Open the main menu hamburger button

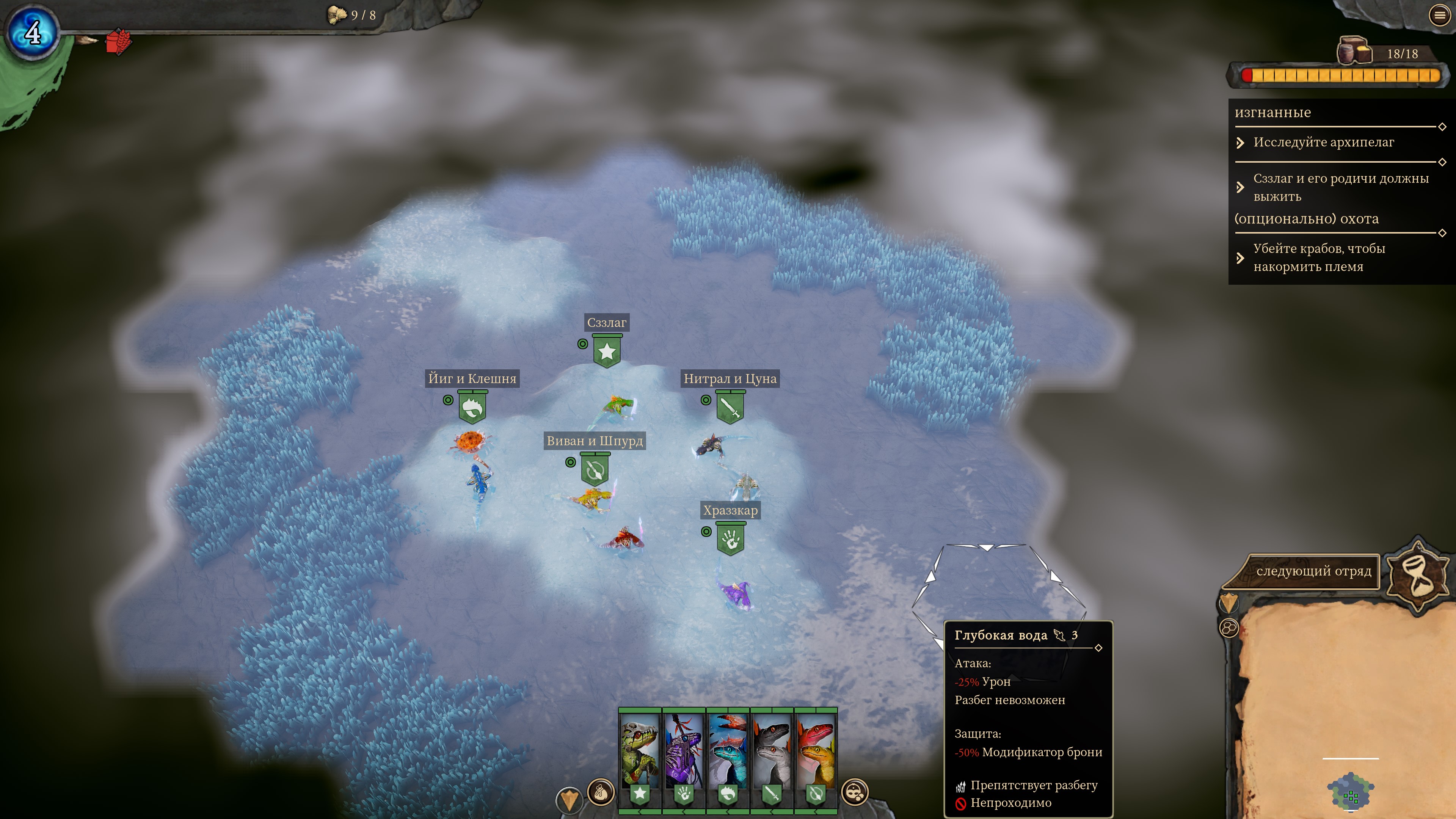click(1440, 16)
